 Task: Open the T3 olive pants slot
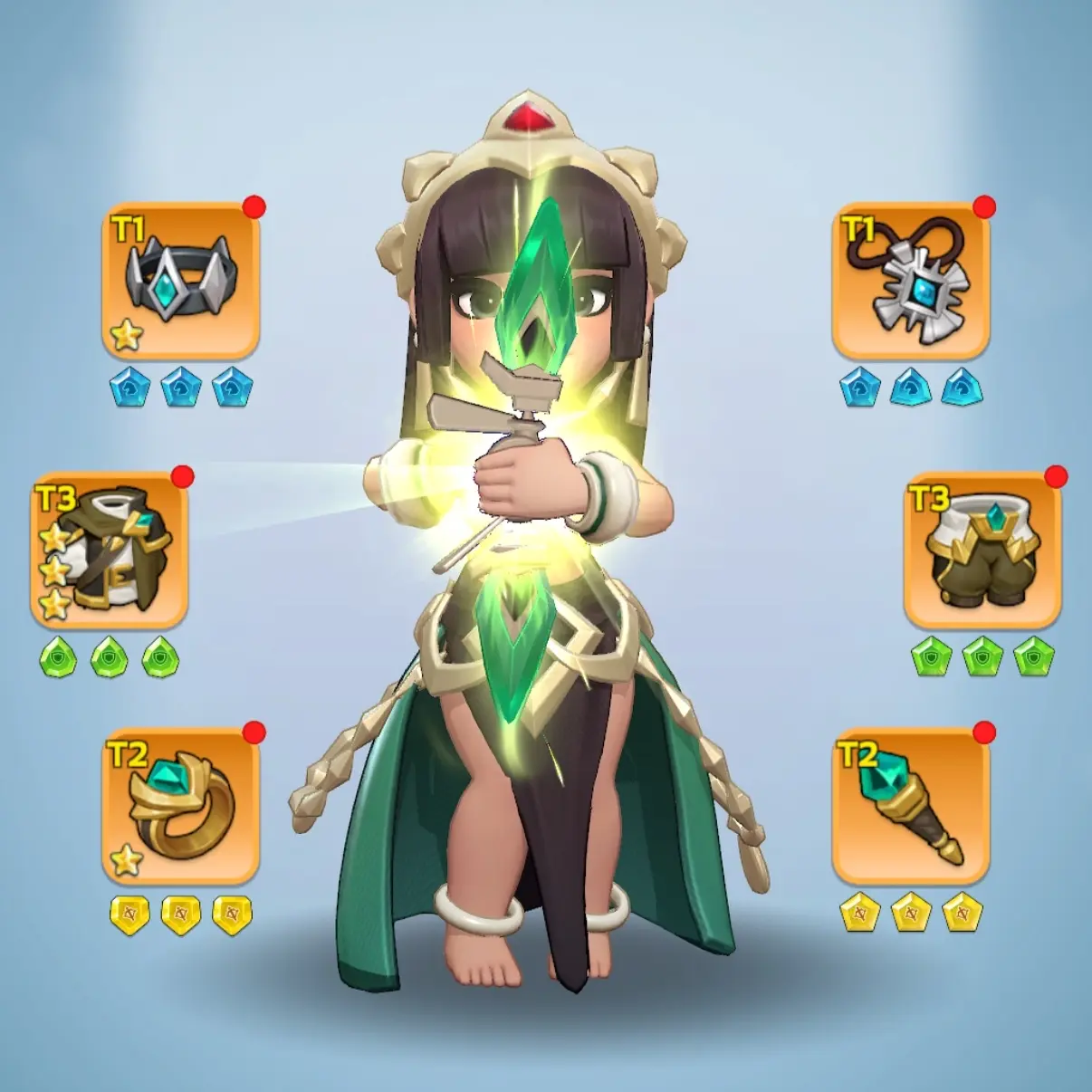[982, 551]
